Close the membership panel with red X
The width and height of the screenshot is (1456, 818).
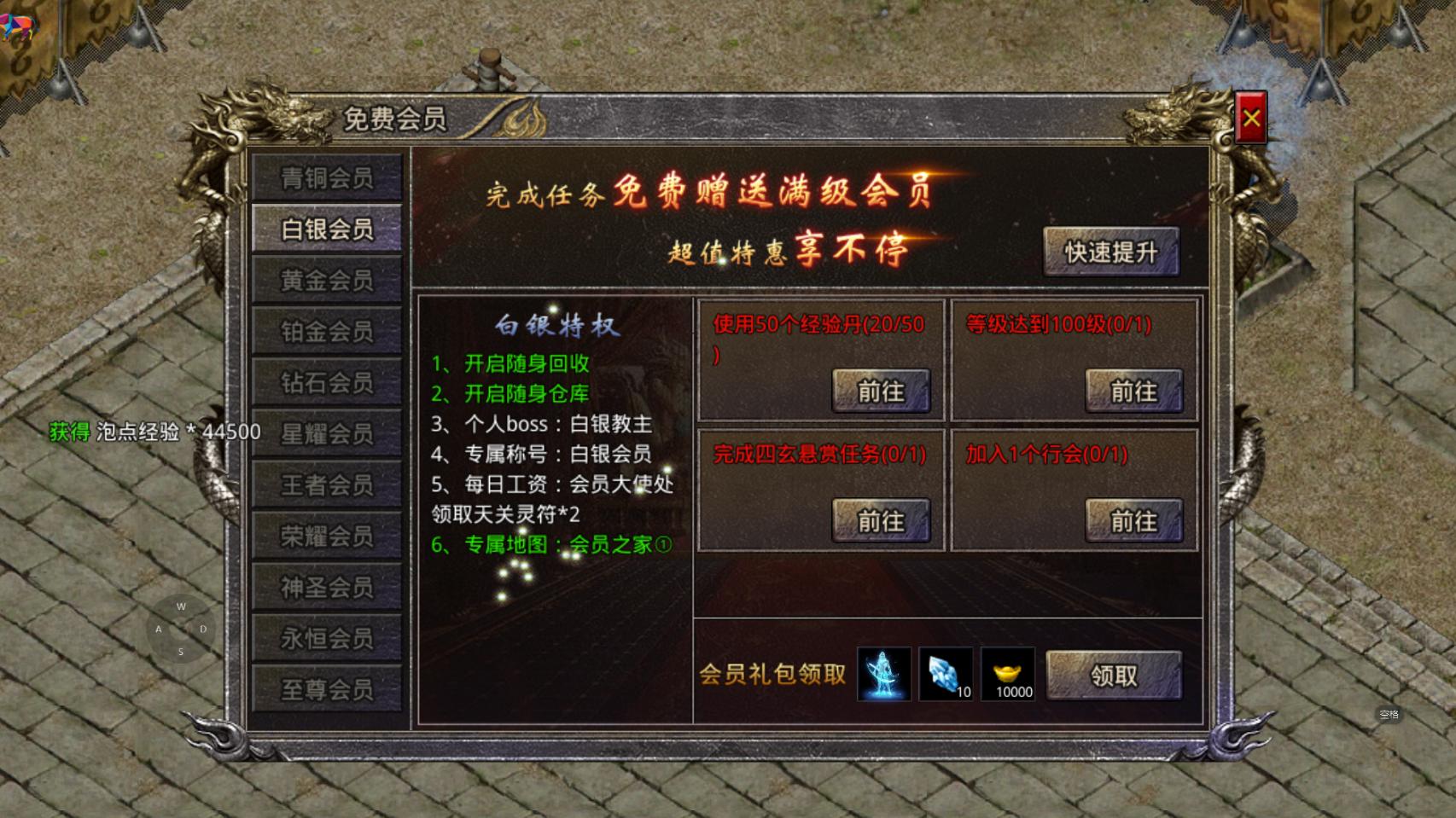pyautogui.click(x=1249, y=117)
